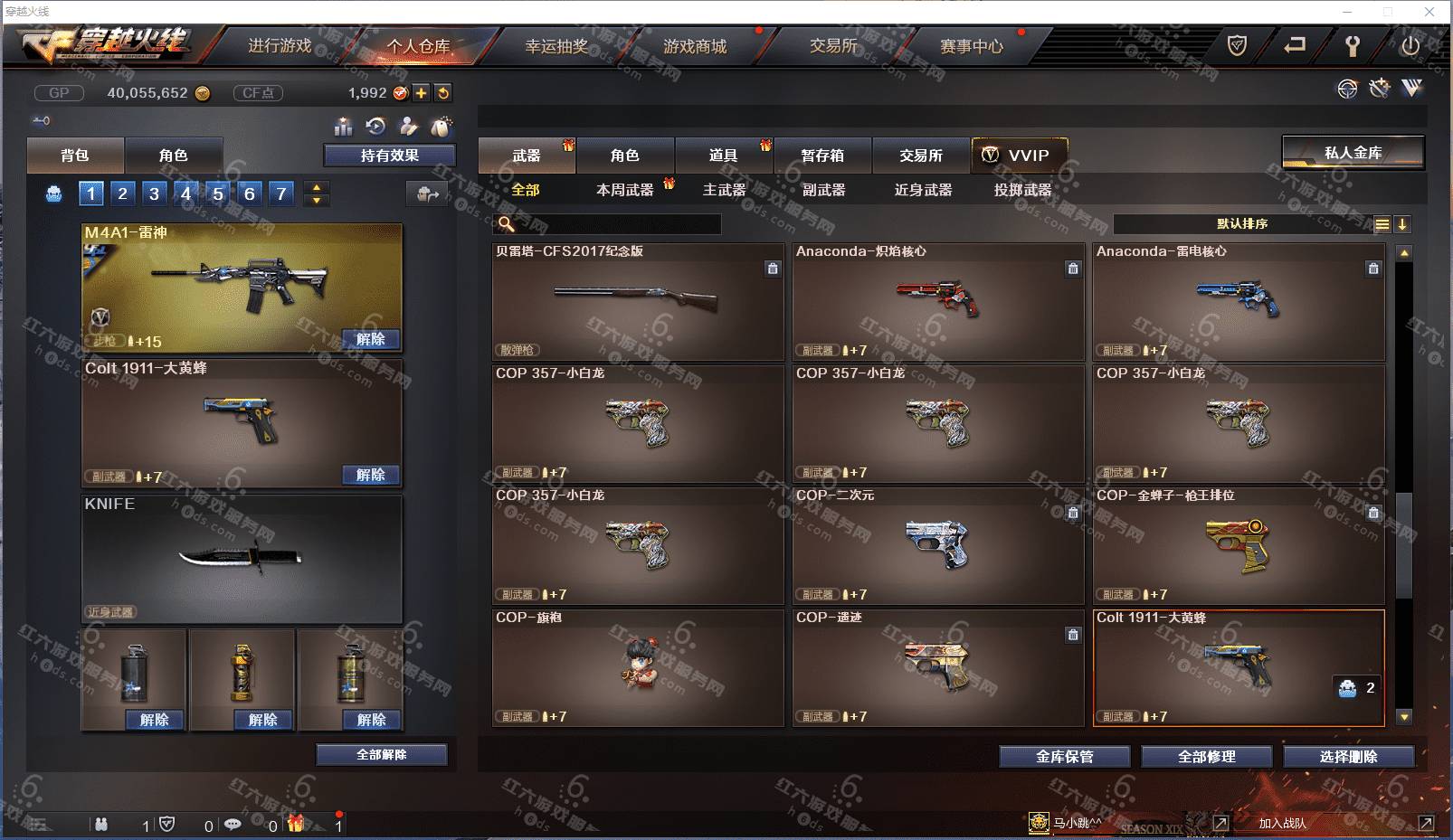Click 全部解除 to unequip everything

coord(381,754)
